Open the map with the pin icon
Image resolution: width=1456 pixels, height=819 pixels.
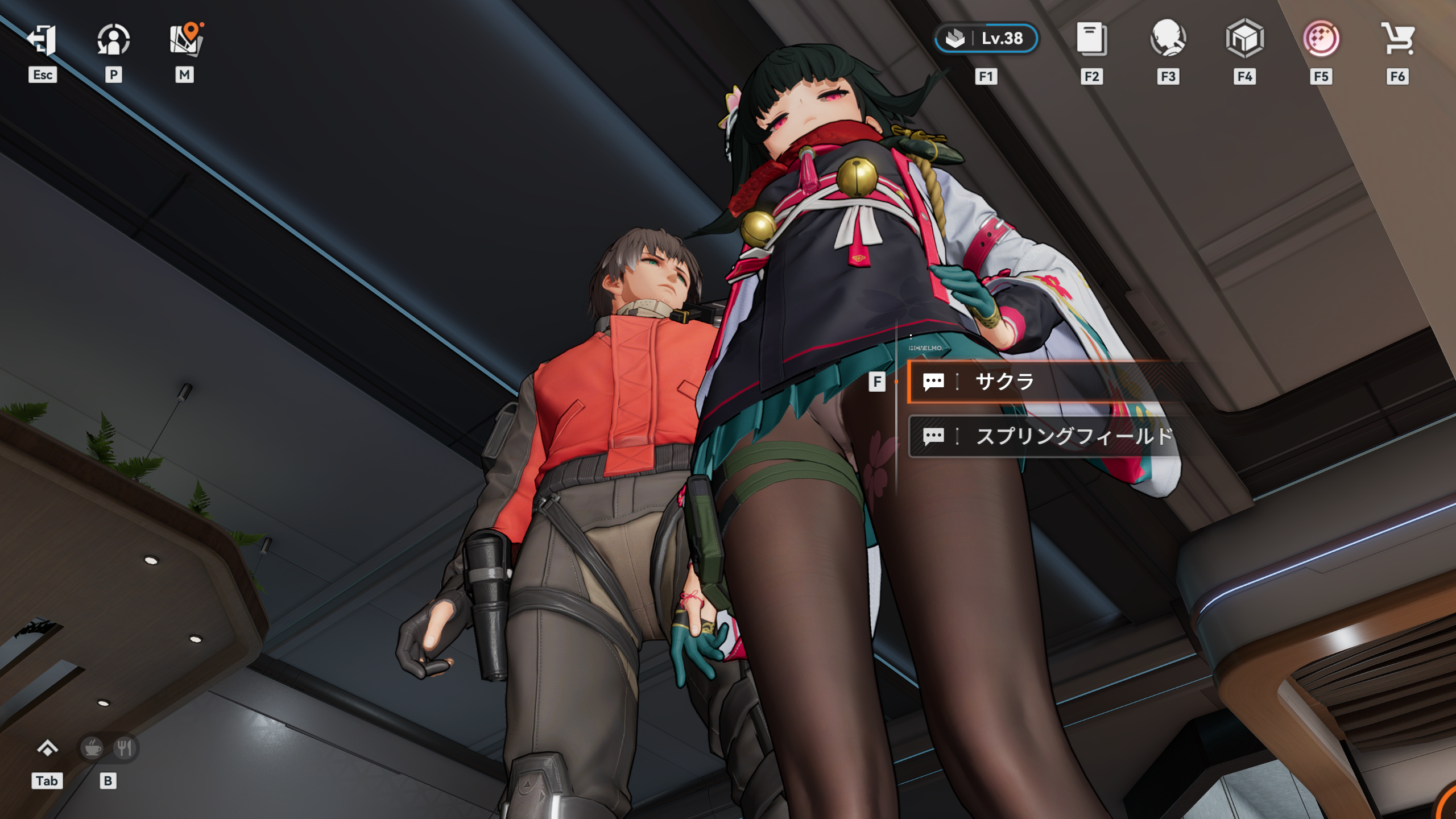tap(185, 40)
